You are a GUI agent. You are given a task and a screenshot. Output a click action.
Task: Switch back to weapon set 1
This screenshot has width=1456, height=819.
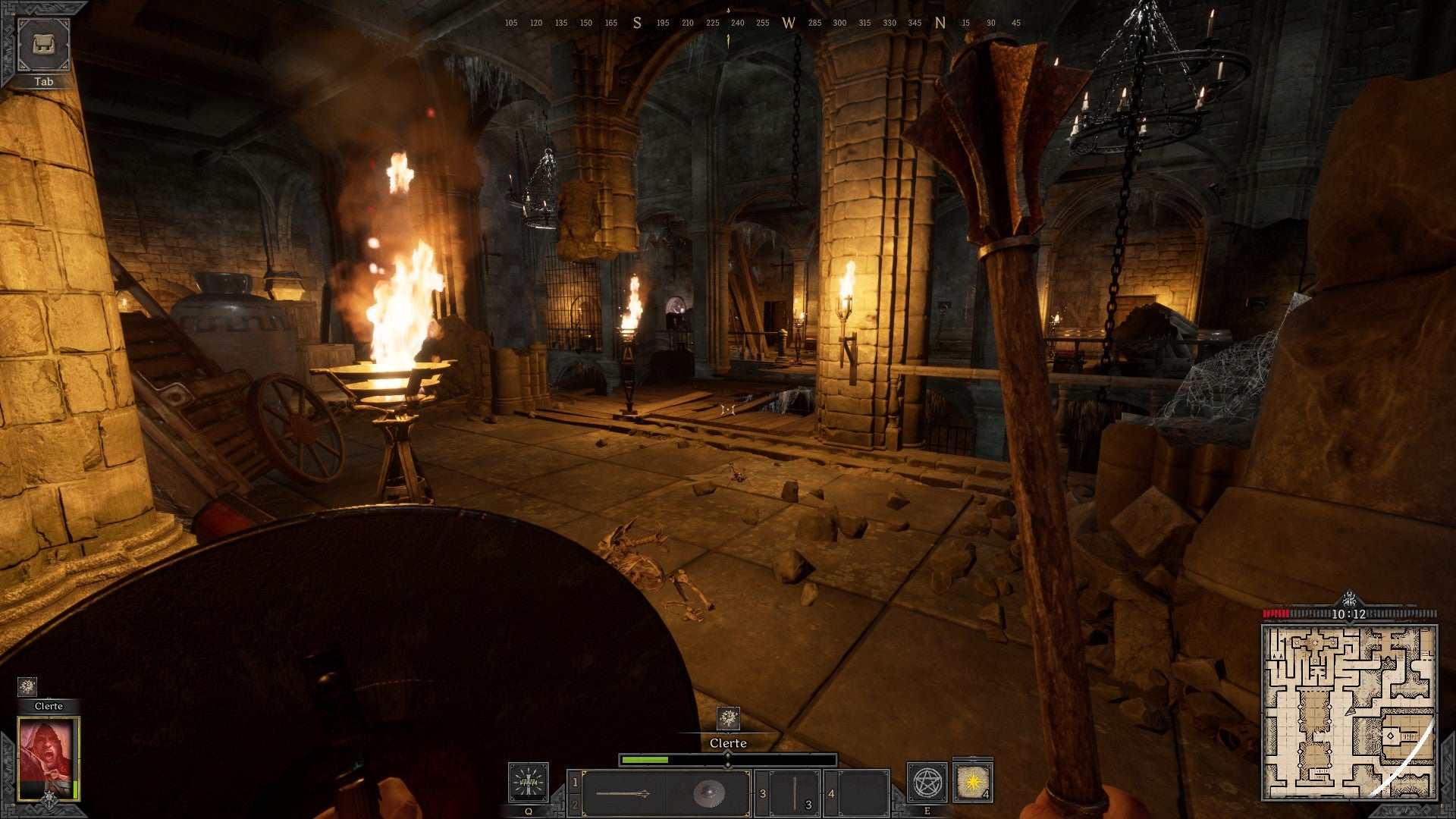574,781
